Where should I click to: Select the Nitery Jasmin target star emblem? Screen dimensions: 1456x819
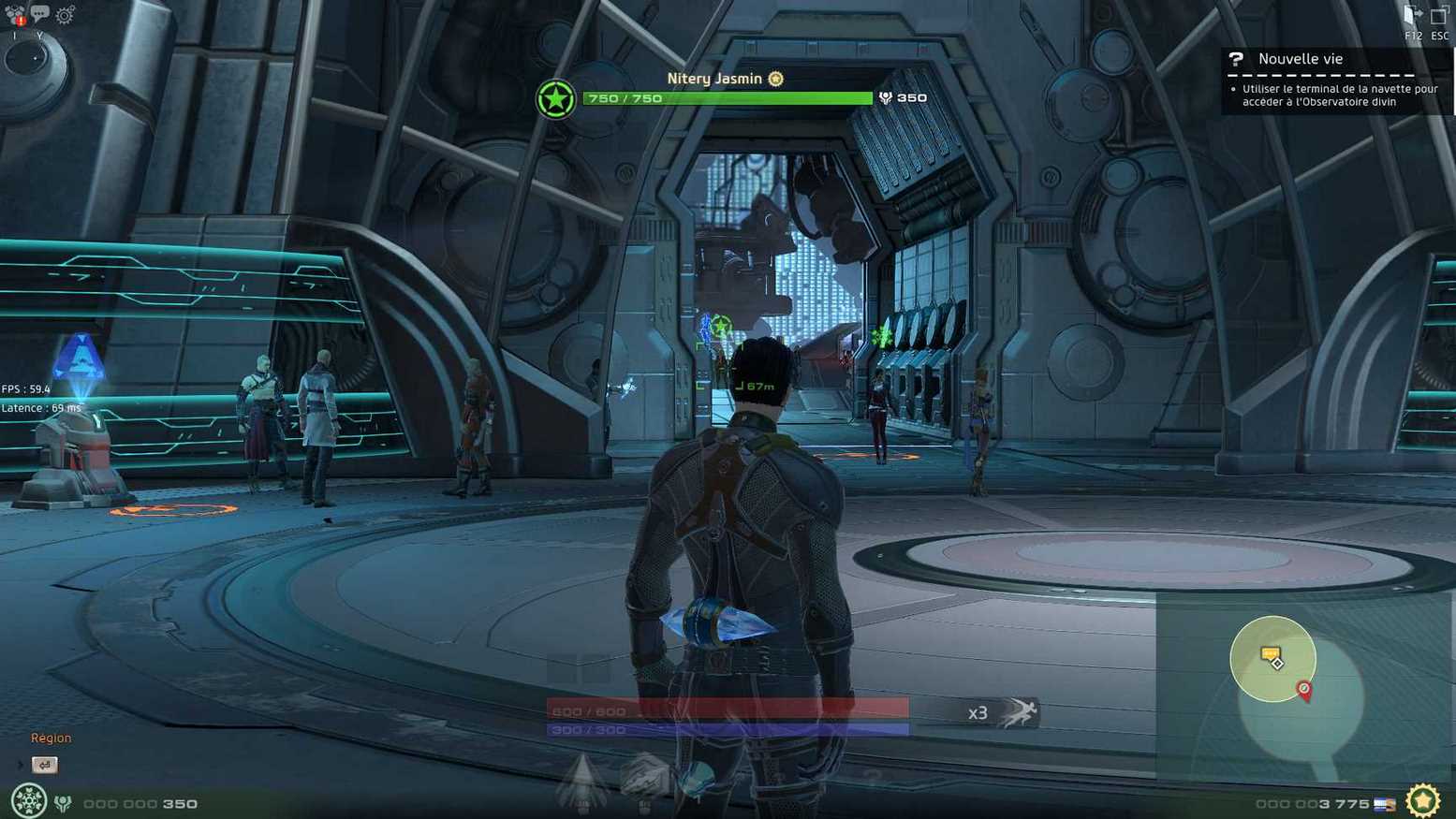point(555,99)
